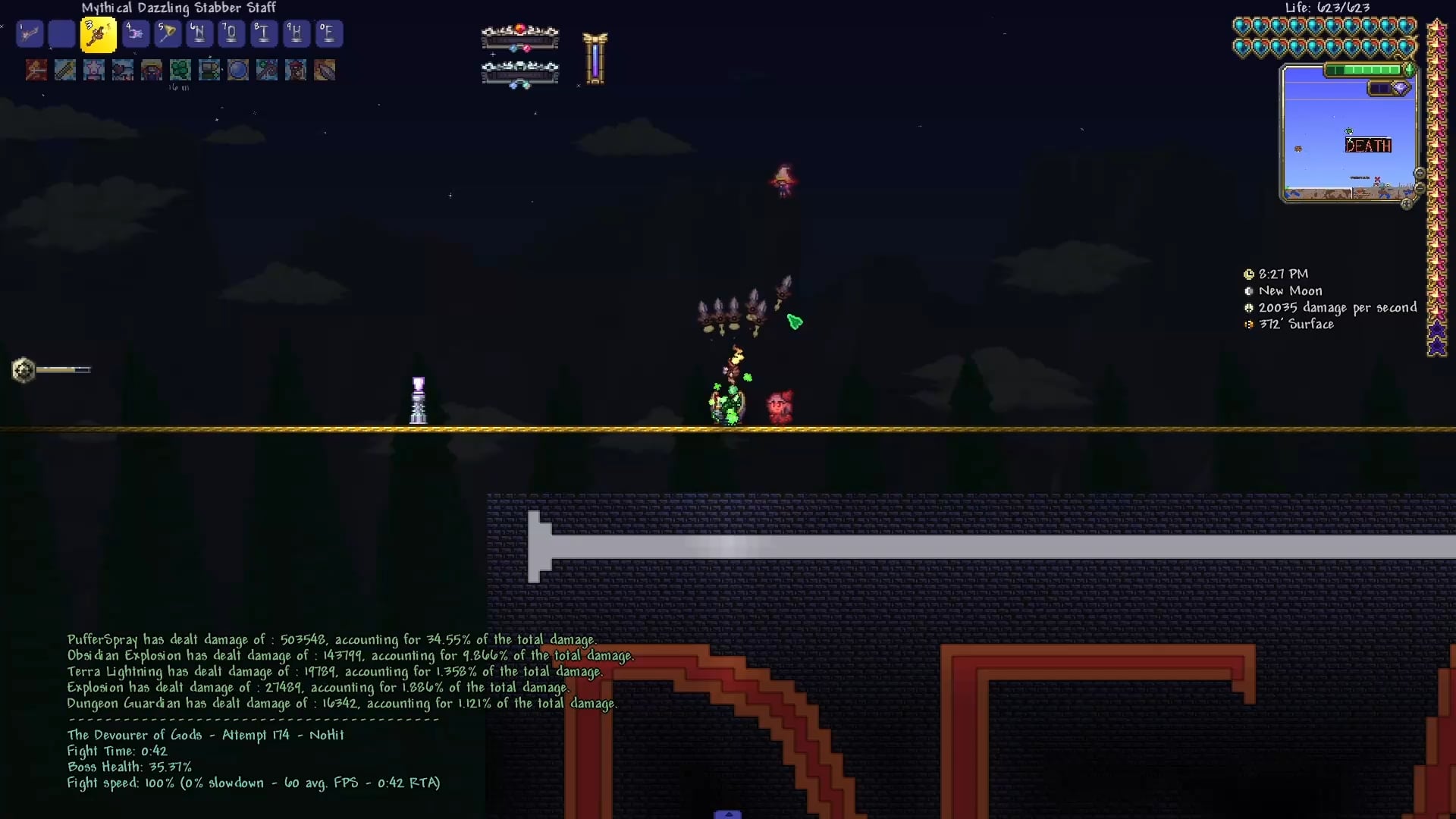Reset the minimap with the bottom round button
This screenshot has height=819, width=1456.
pyautogui.click(x=1407, y=203)
